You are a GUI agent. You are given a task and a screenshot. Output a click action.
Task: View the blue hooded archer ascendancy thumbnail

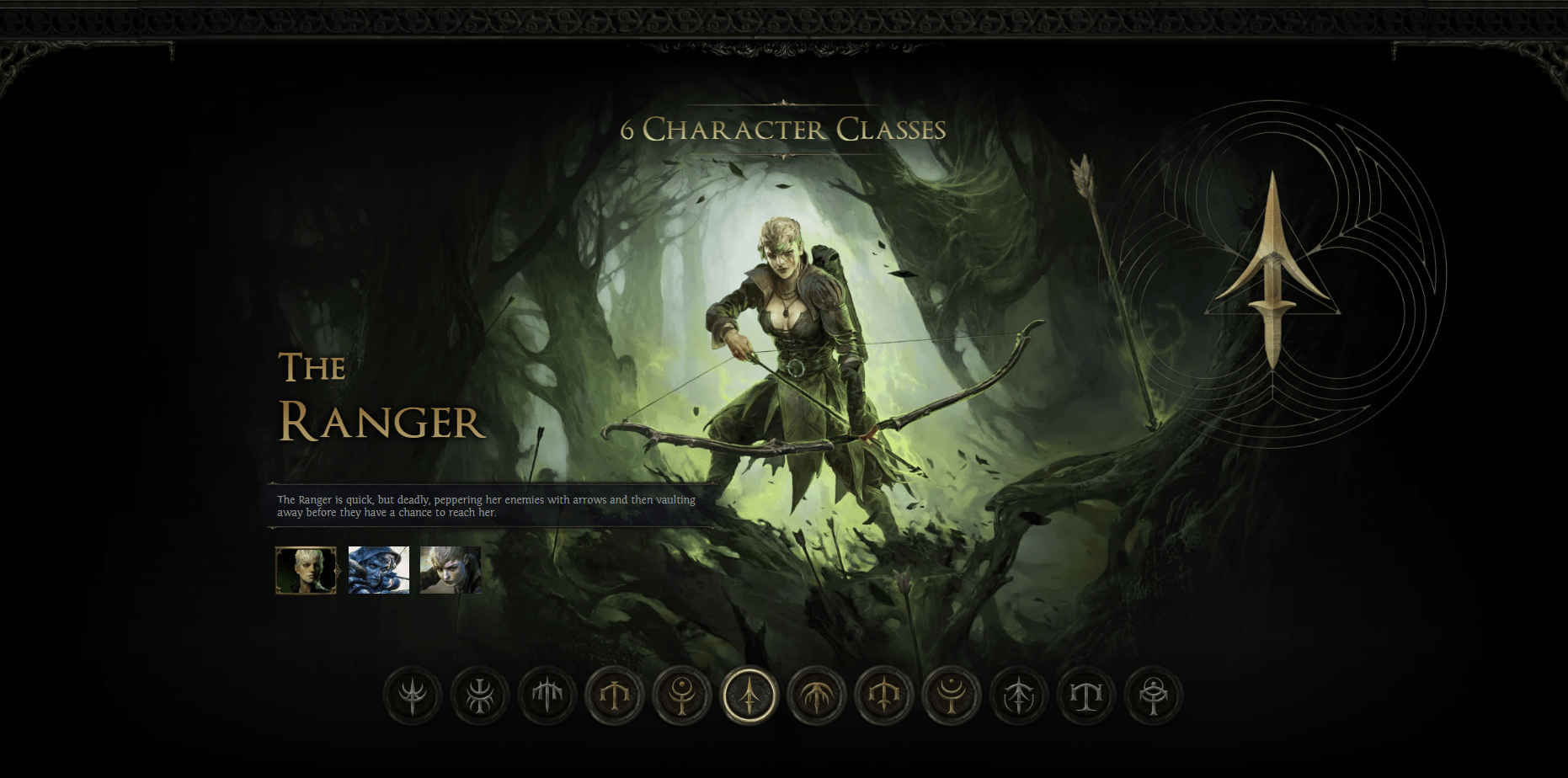[x=377, y=569]
